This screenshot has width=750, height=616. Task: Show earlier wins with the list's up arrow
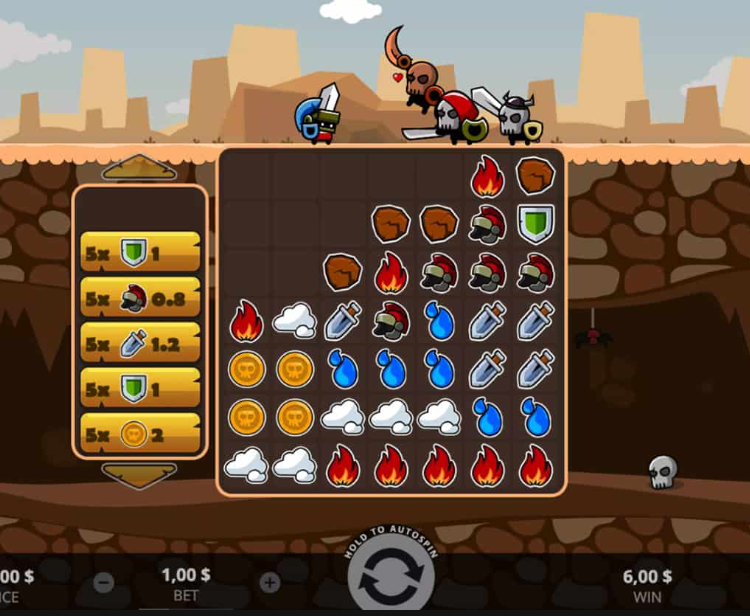click(139, 167)
